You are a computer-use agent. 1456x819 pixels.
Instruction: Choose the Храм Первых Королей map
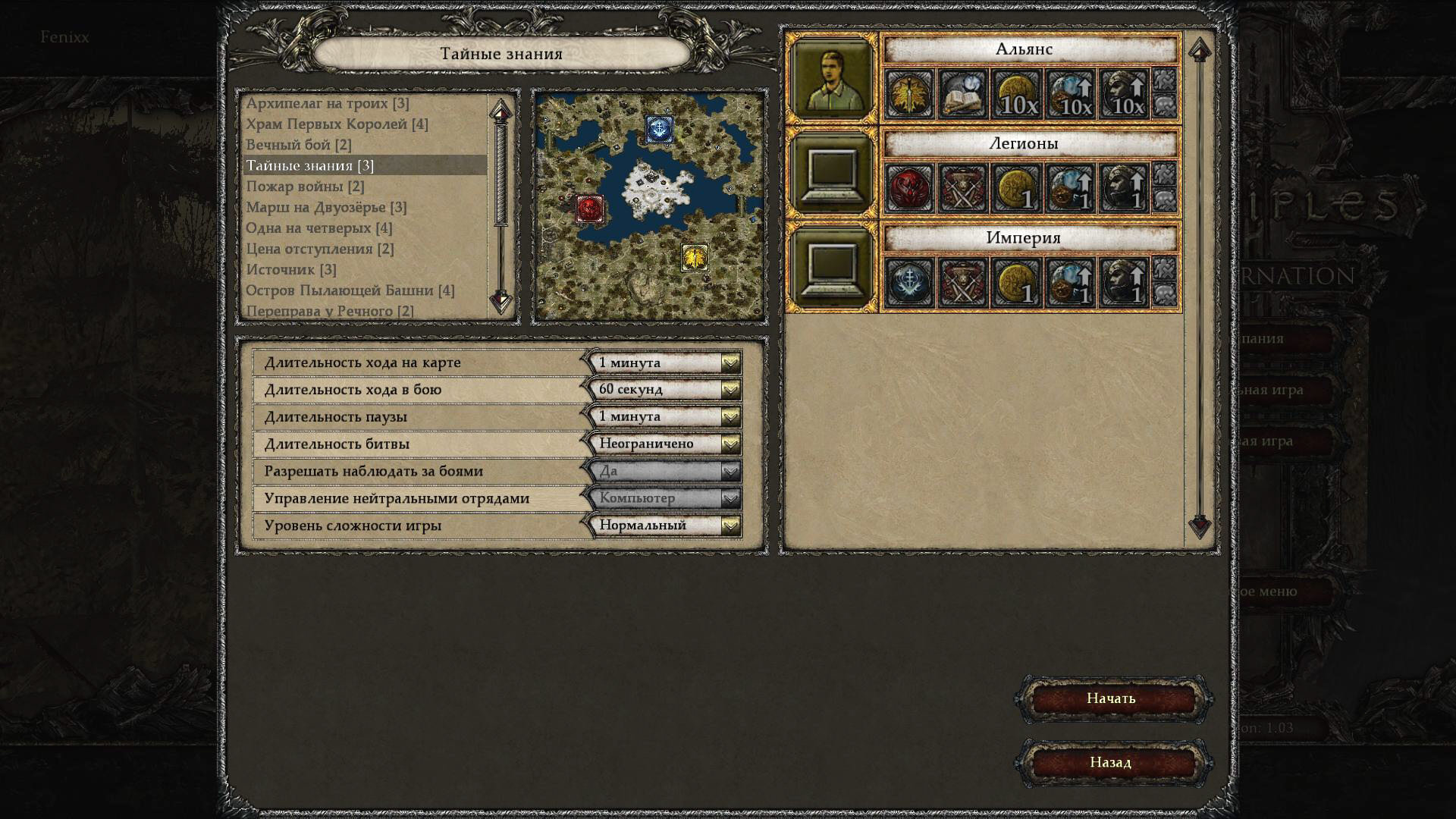tap(337, 124)
